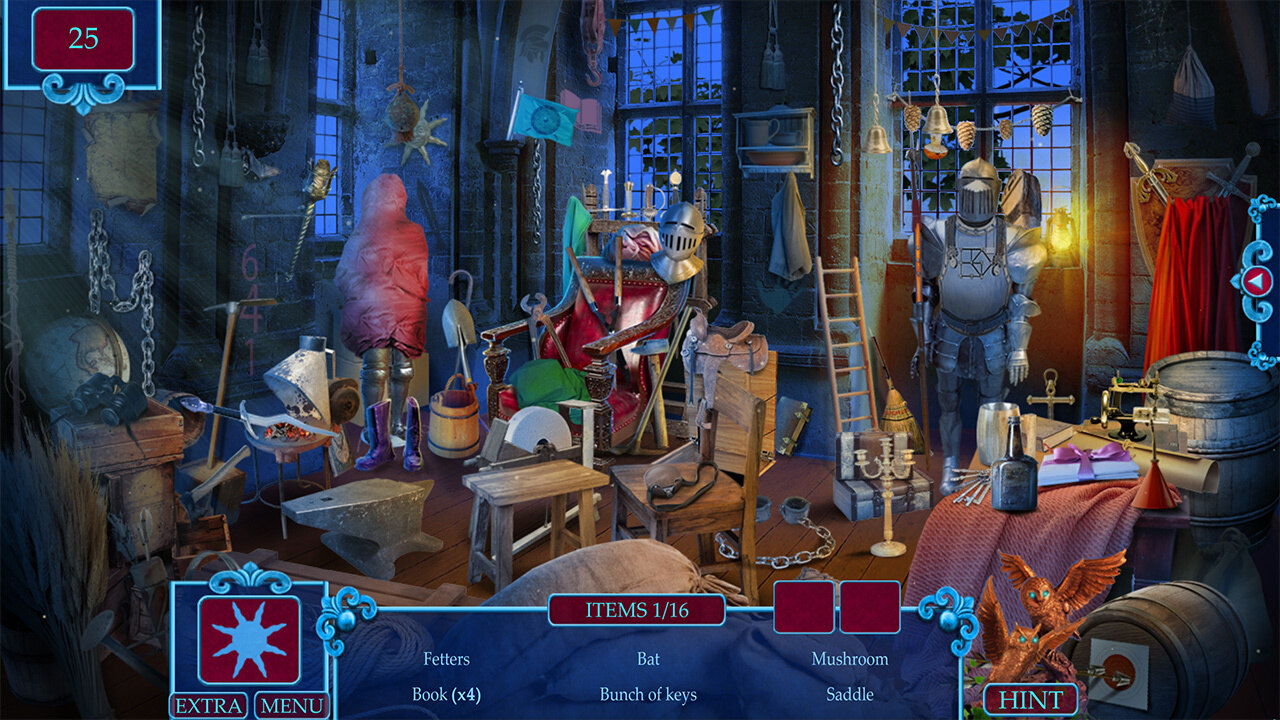Use the HINT button
Screen dimensions: 1280x720
1030,700
